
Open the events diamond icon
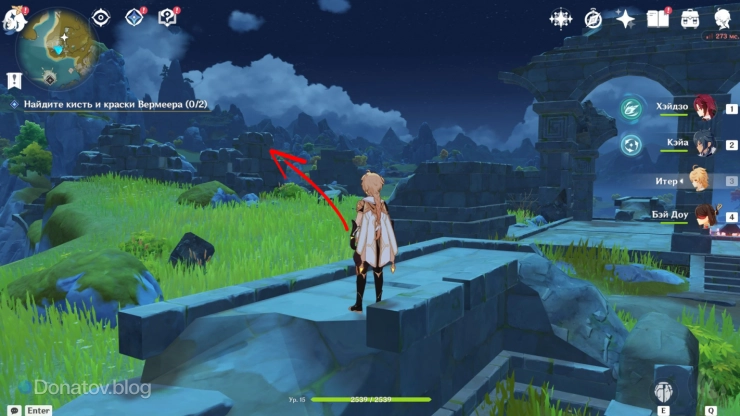tap(134, 17)
